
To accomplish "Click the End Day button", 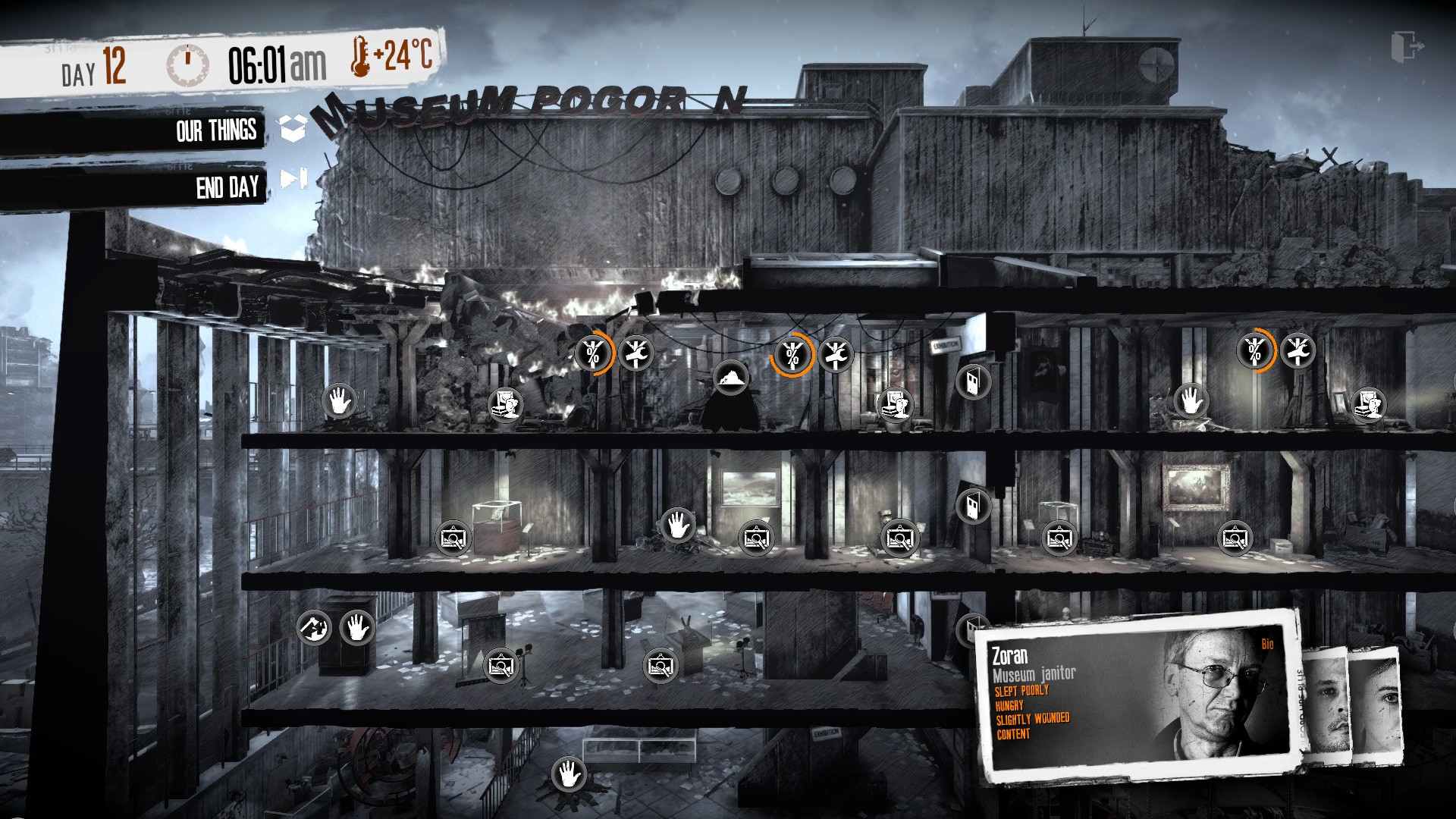I will coord(227,187).
